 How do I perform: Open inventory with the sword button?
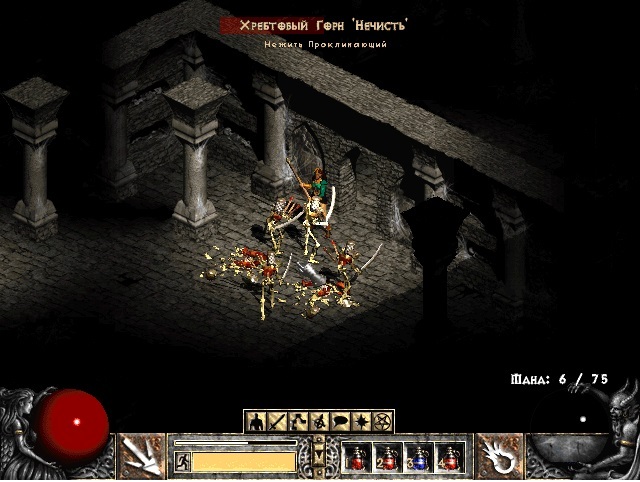(x=276, y=421)
